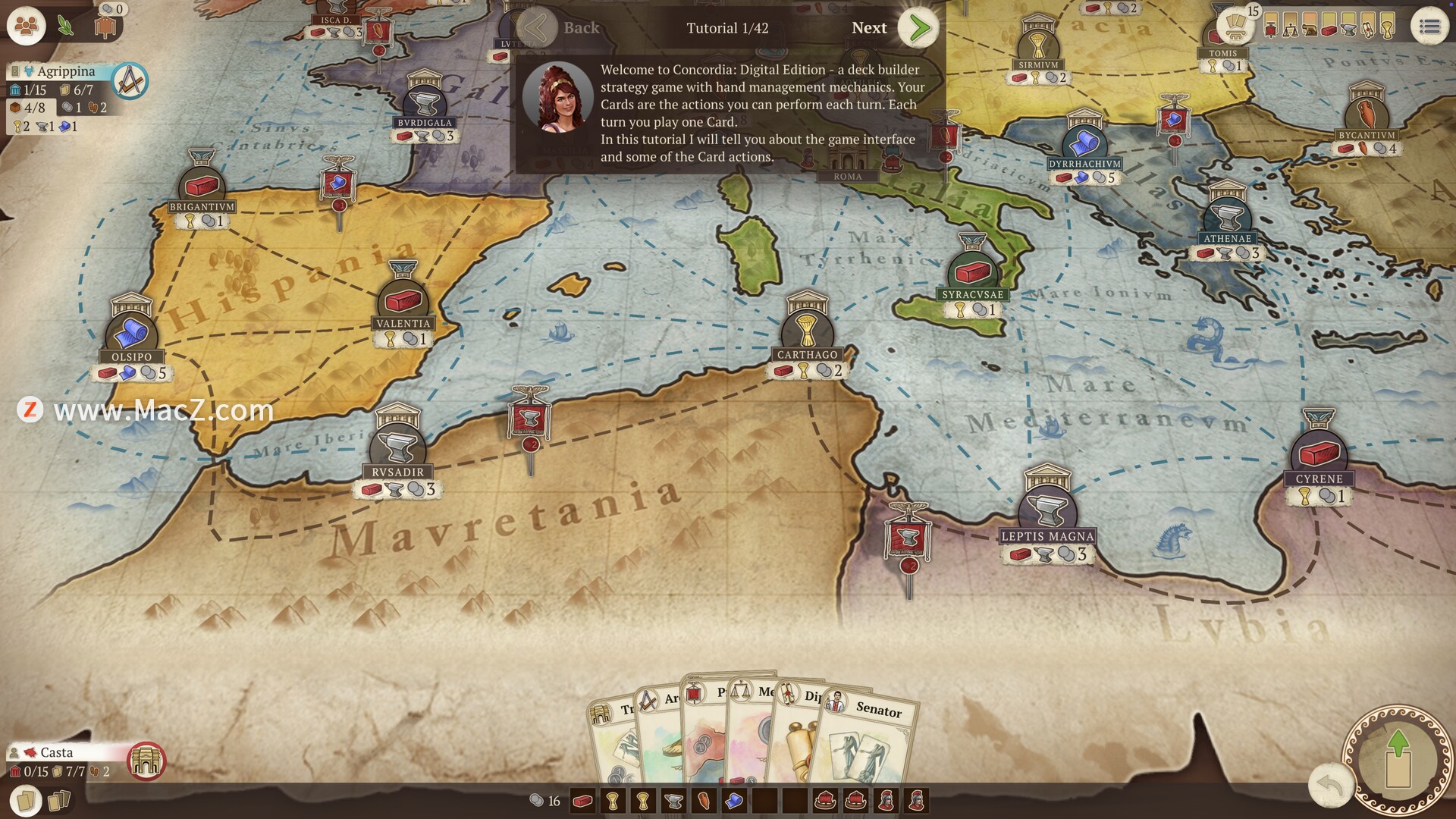Go to the previous tutorial step with Back
This screenshot has height=819, width=1456.
click(538, 28)
